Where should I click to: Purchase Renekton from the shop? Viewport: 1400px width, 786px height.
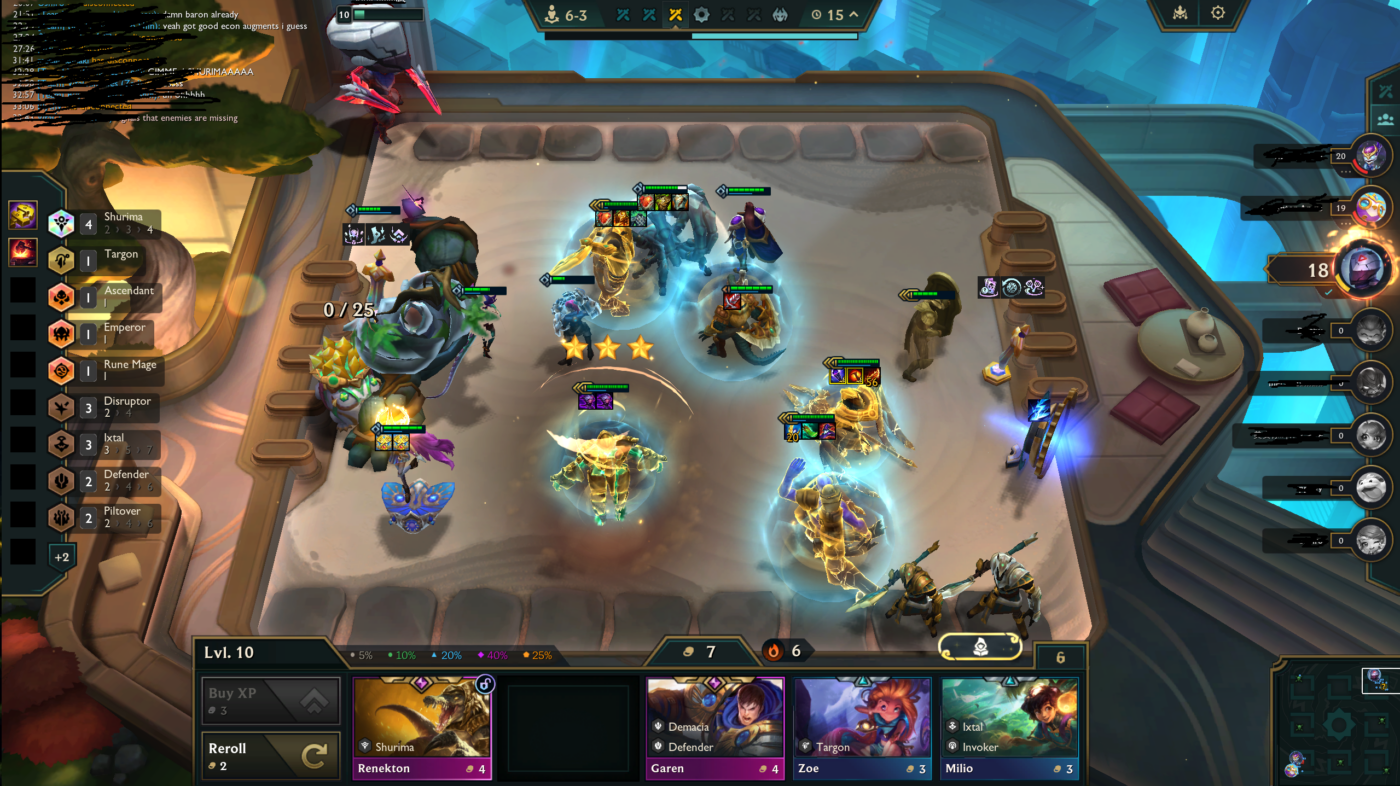pos(422,725)
